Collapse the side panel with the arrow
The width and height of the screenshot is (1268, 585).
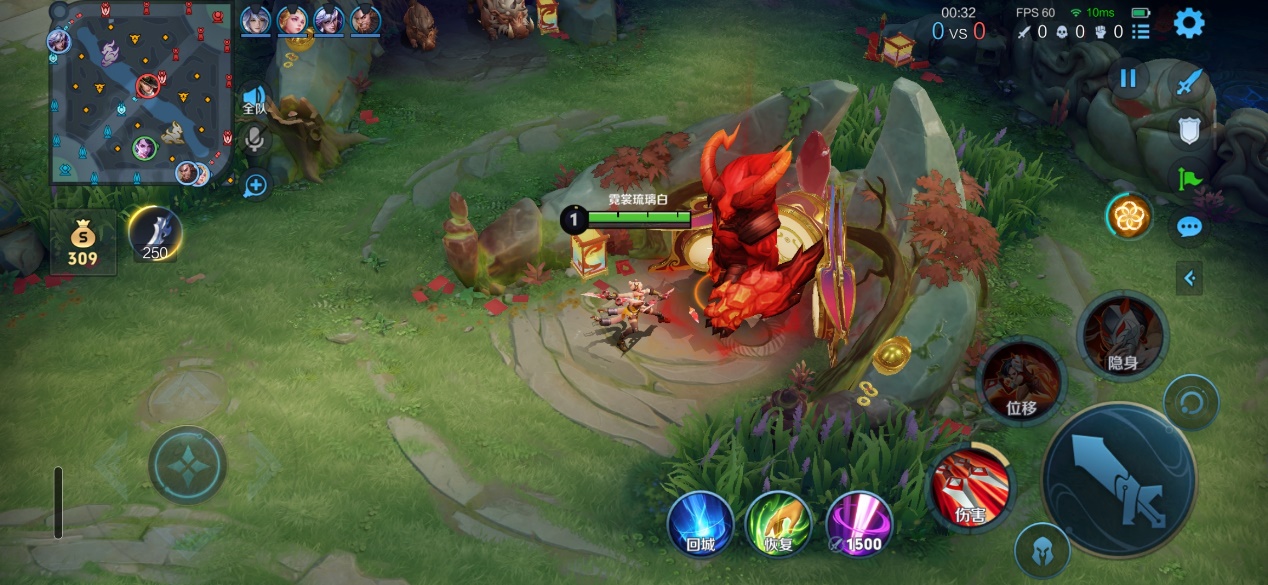coord(1188,278)
